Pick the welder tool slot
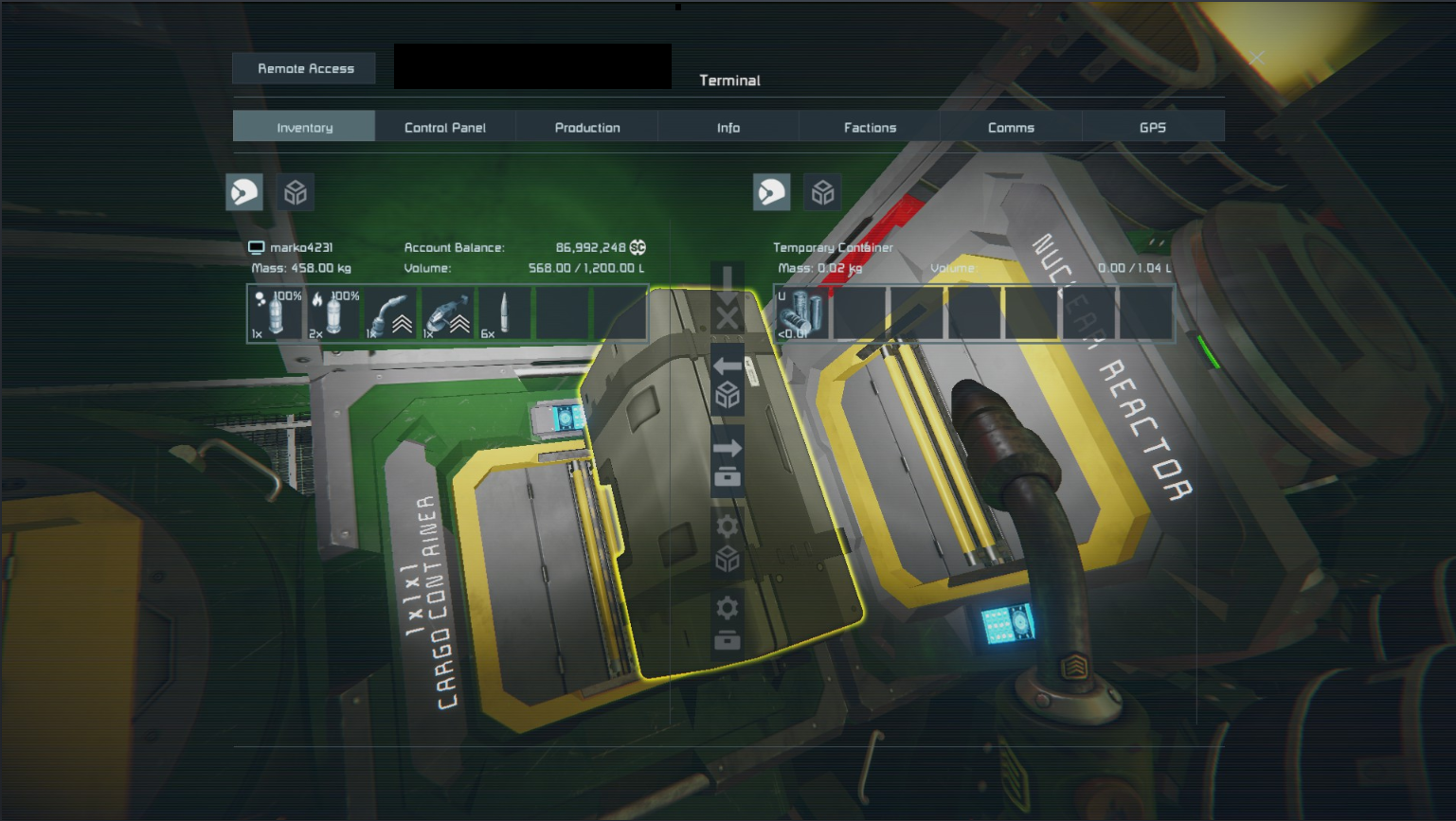The height and width of the screenshot is (821, 1456). click(390, 313)
